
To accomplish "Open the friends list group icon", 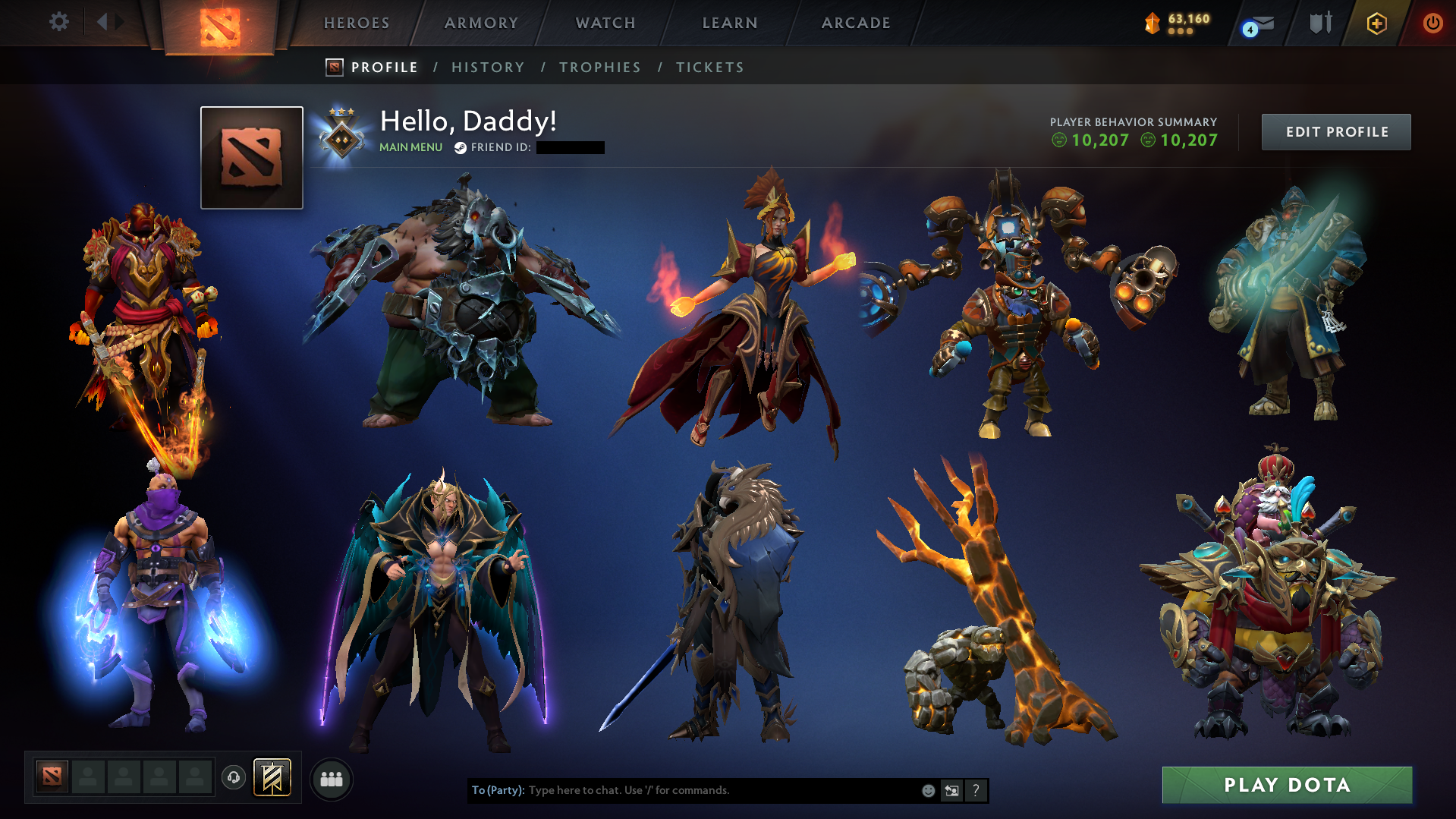I will [x=331, y=779].
